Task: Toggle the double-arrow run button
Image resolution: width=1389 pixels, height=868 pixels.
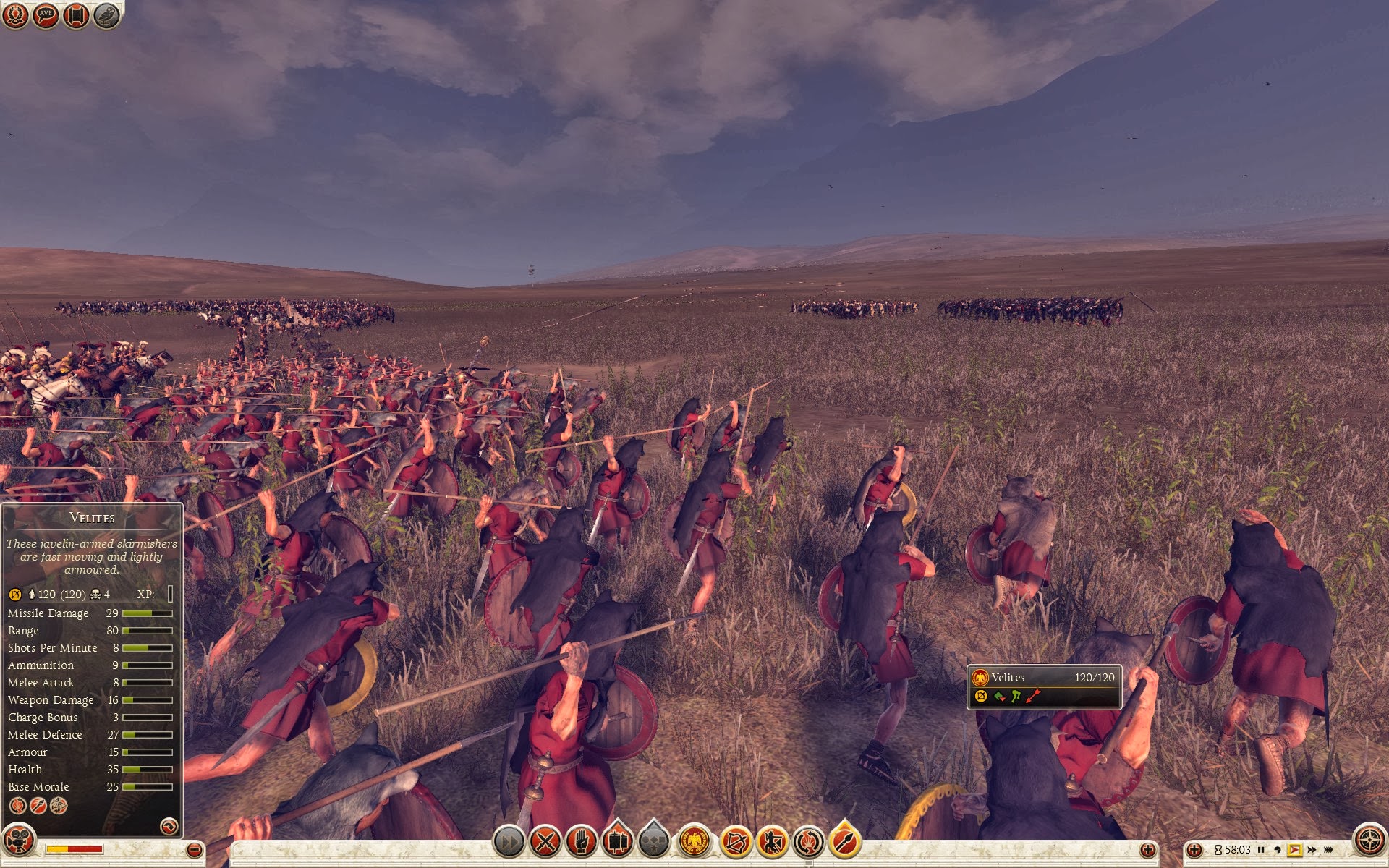Action: pyautogui.click(x=509, y=841)
